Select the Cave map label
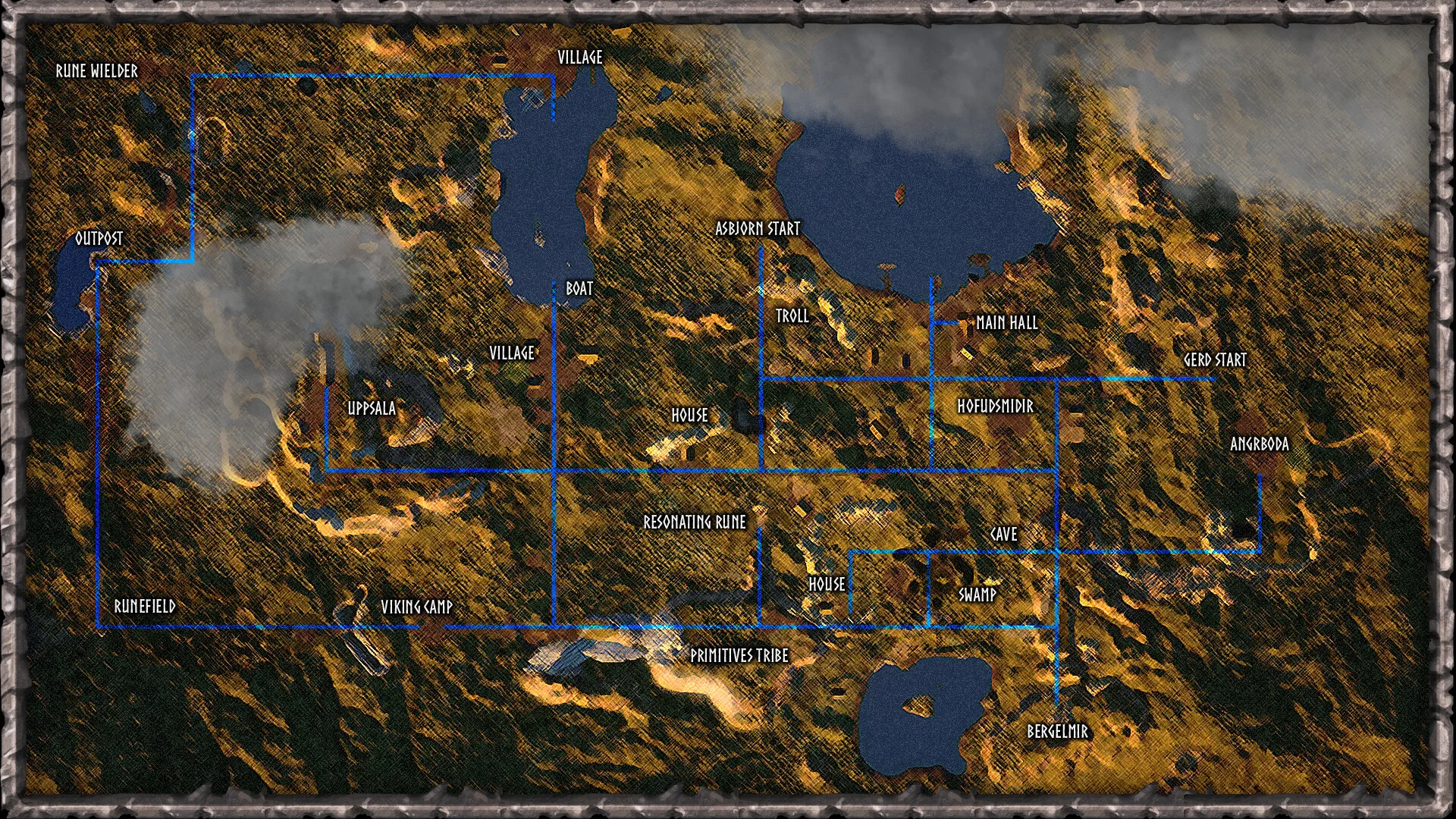The width and height of the screenshot is (1456, 819). coord(1003,535)
